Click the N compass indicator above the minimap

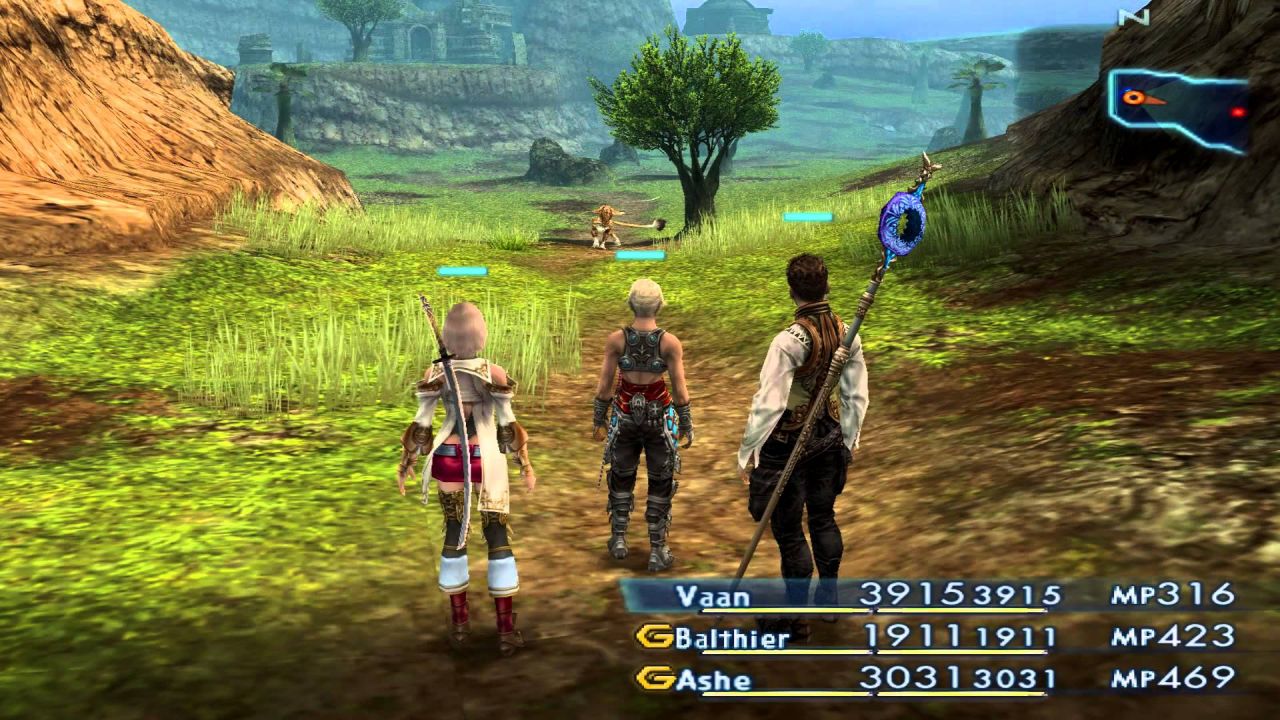(1133, 16)
